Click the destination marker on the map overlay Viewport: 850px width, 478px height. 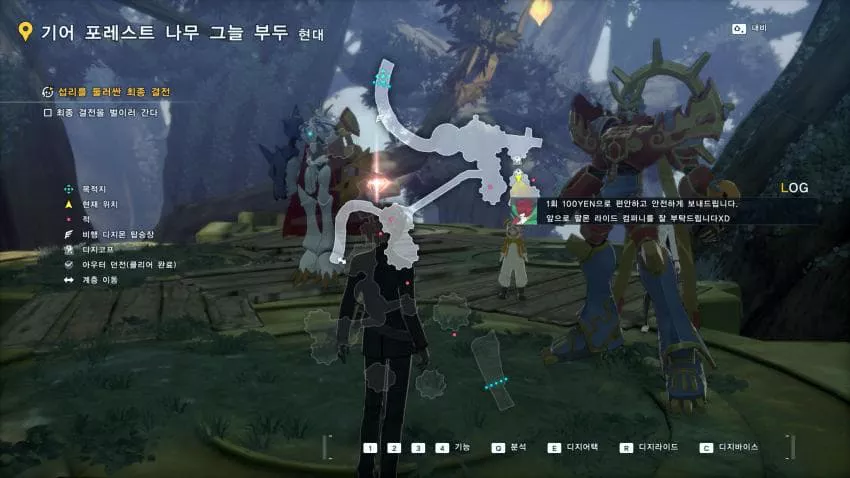[x=381, y=78]
